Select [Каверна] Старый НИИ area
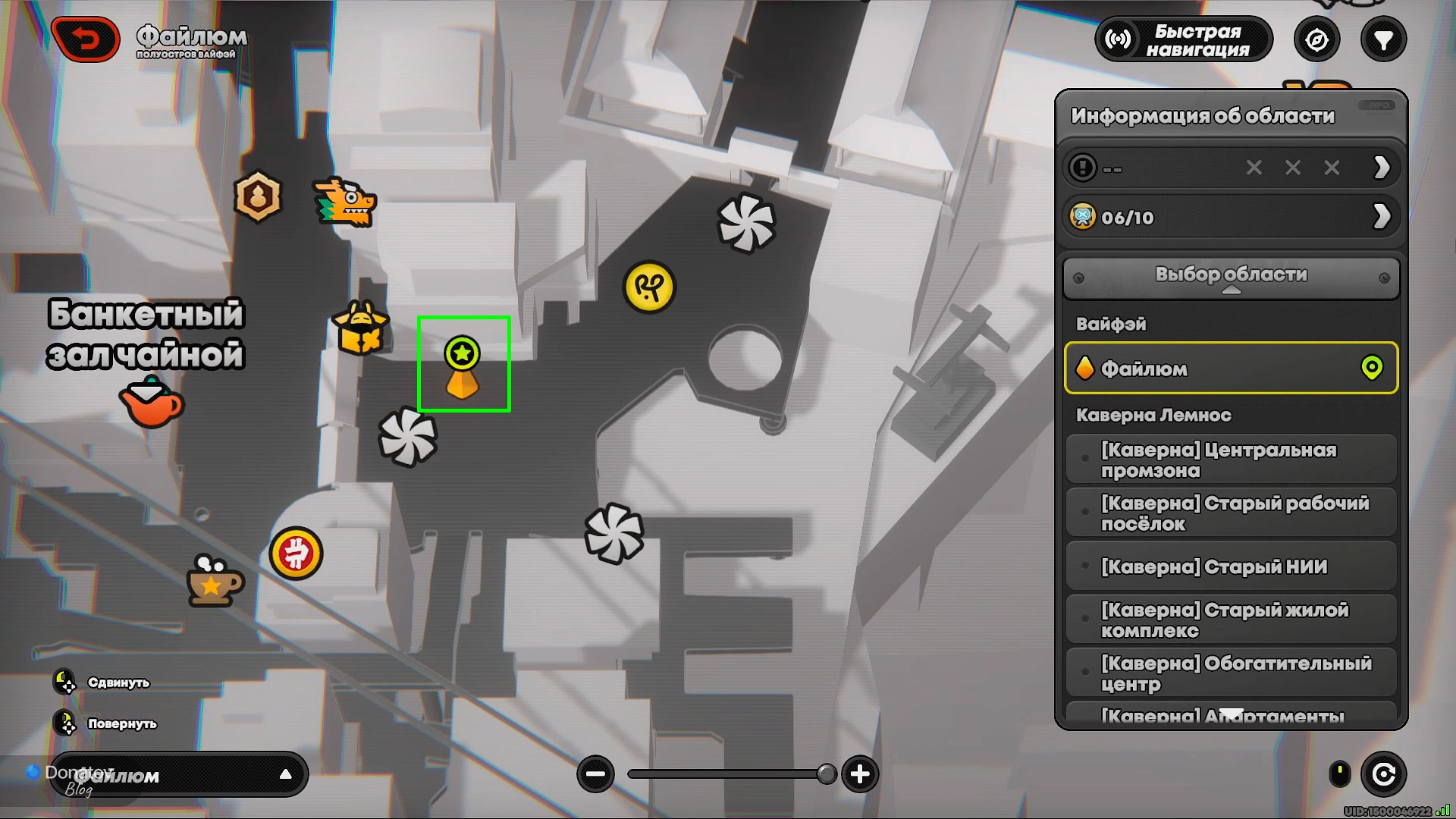Image resolution: width=1456 pixels, height=819 pixels. [x=1231, y=566]
